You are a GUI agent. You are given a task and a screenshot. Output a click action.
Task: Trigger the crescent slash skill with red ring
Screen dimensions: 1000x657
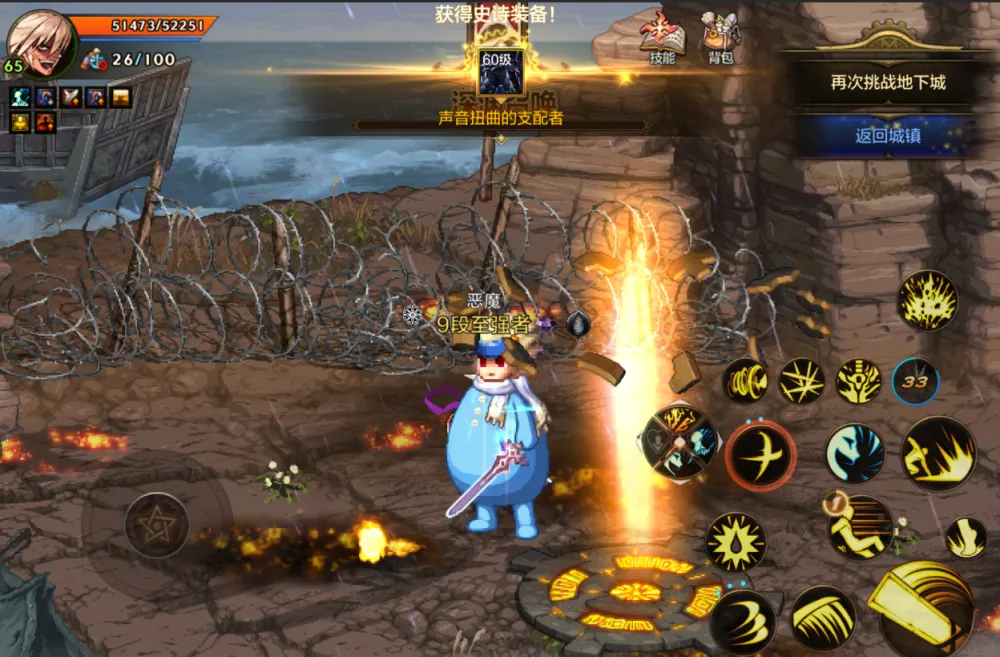coord(761,455)
